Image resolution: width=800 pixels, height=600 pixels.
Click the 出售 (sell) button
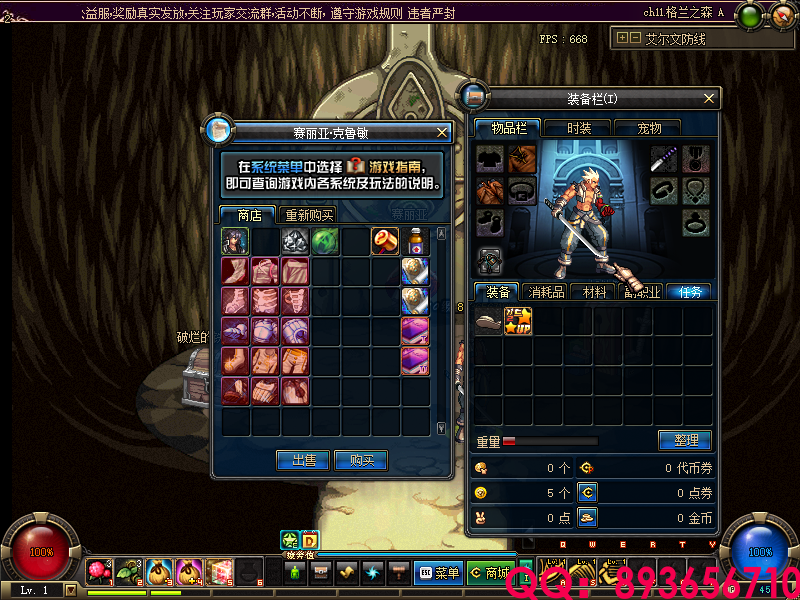coord(304,460)
